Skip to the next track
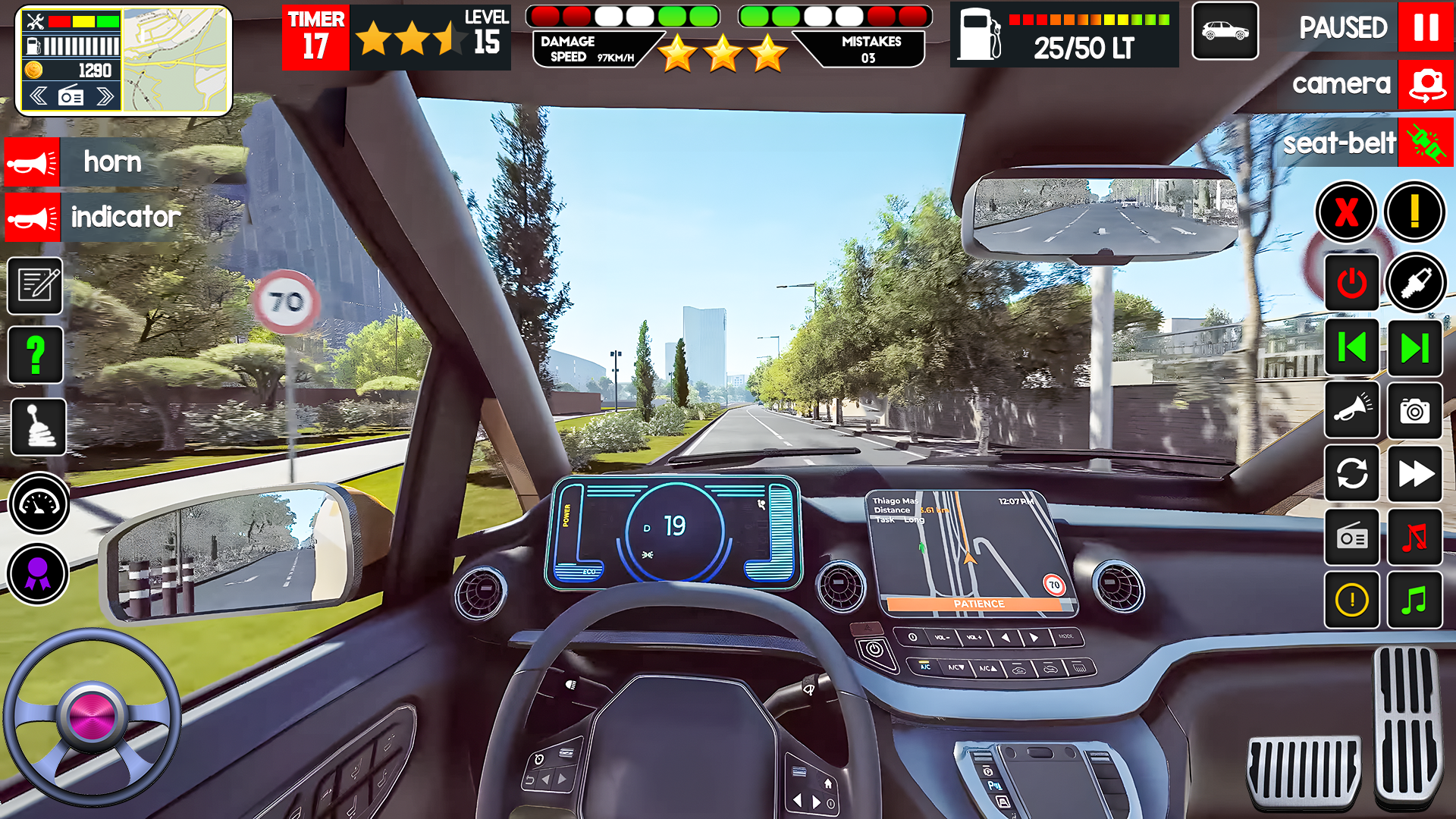Viewport: 1456px width, 819px height. [x=1414, y=348]
